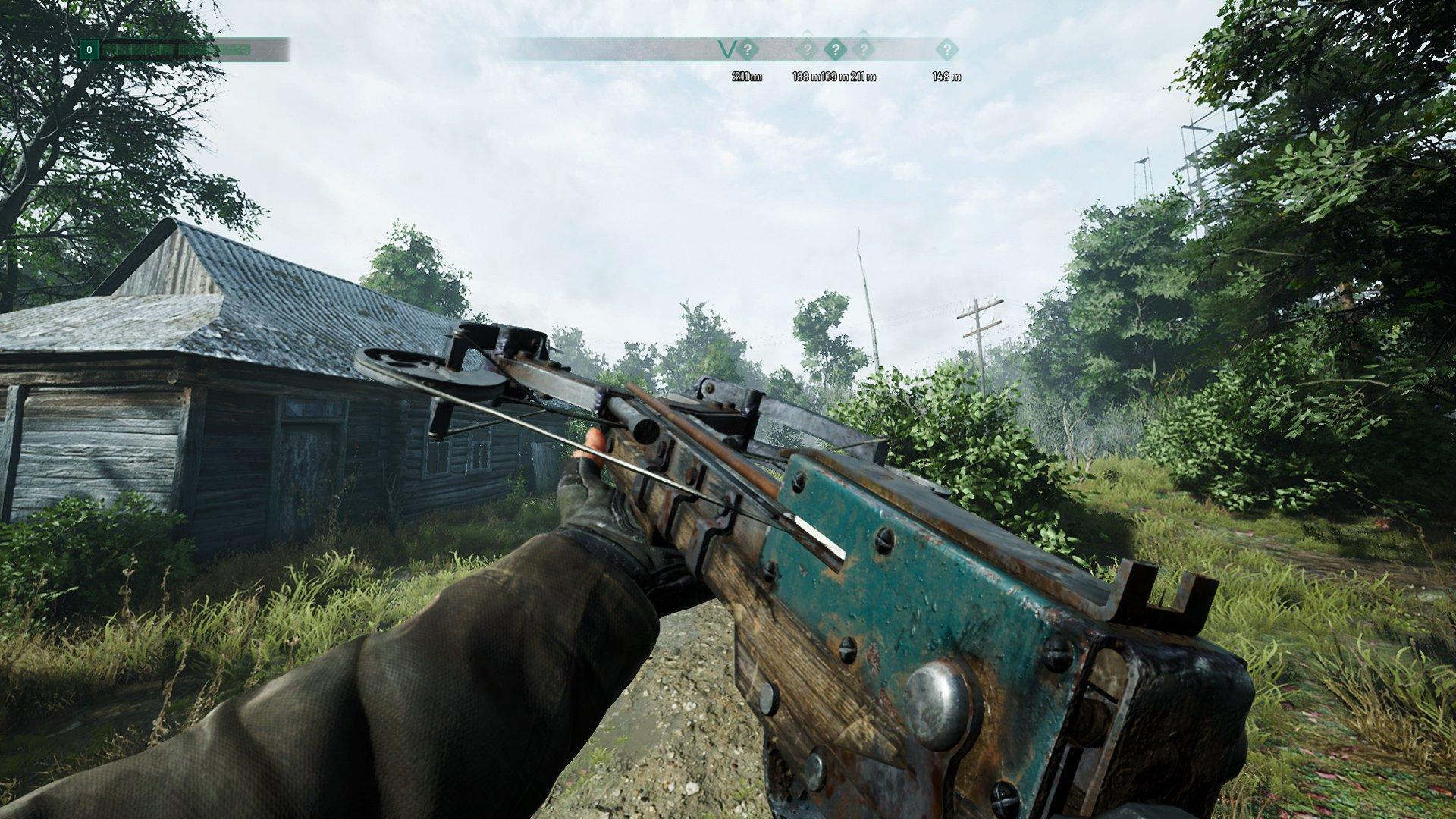Expand the distance label cluster on the compass
The image size is (1456, 819).
tap(834, 76)
